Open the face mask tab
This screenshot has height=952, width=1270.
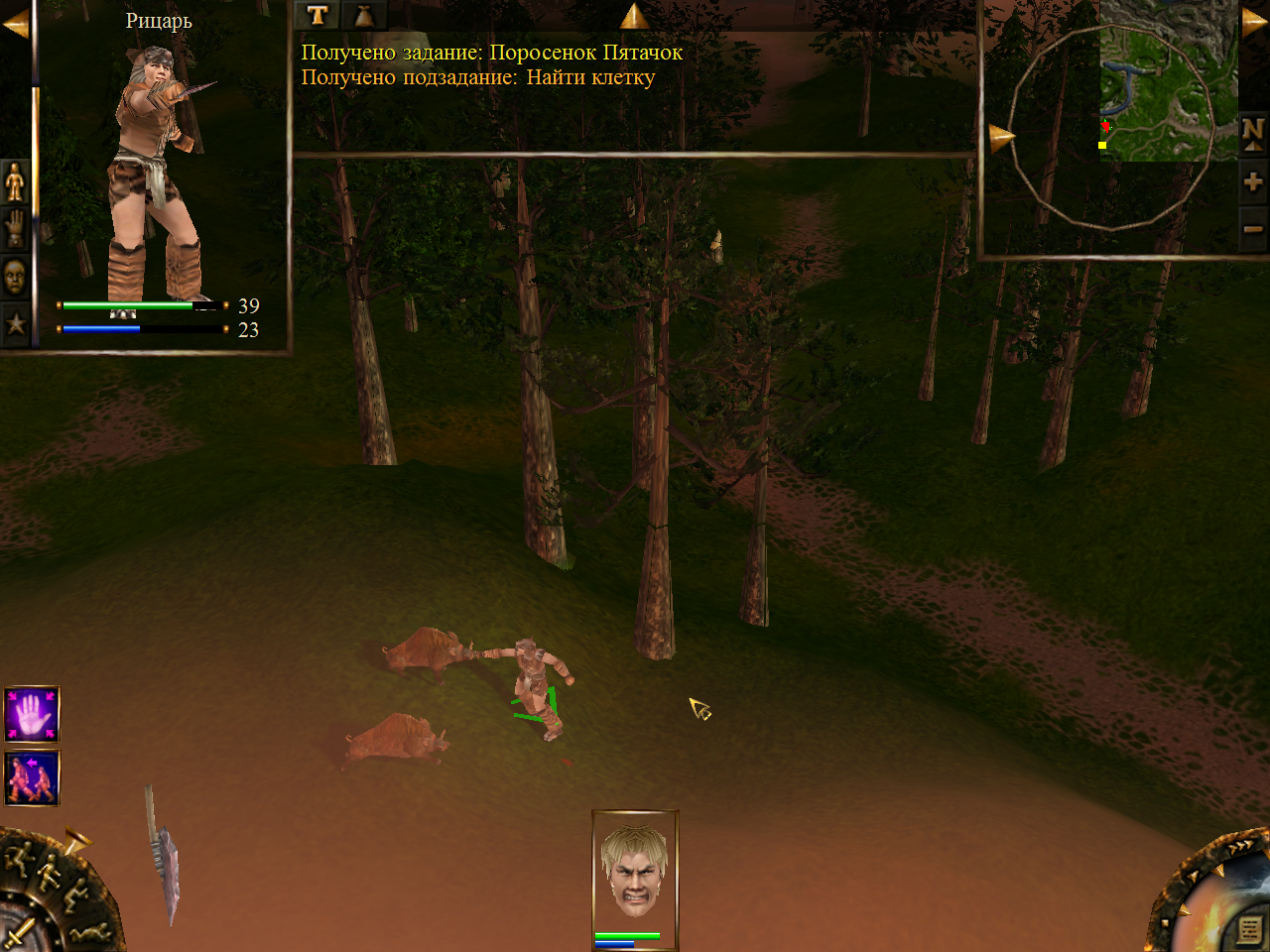tap(15, 277)
